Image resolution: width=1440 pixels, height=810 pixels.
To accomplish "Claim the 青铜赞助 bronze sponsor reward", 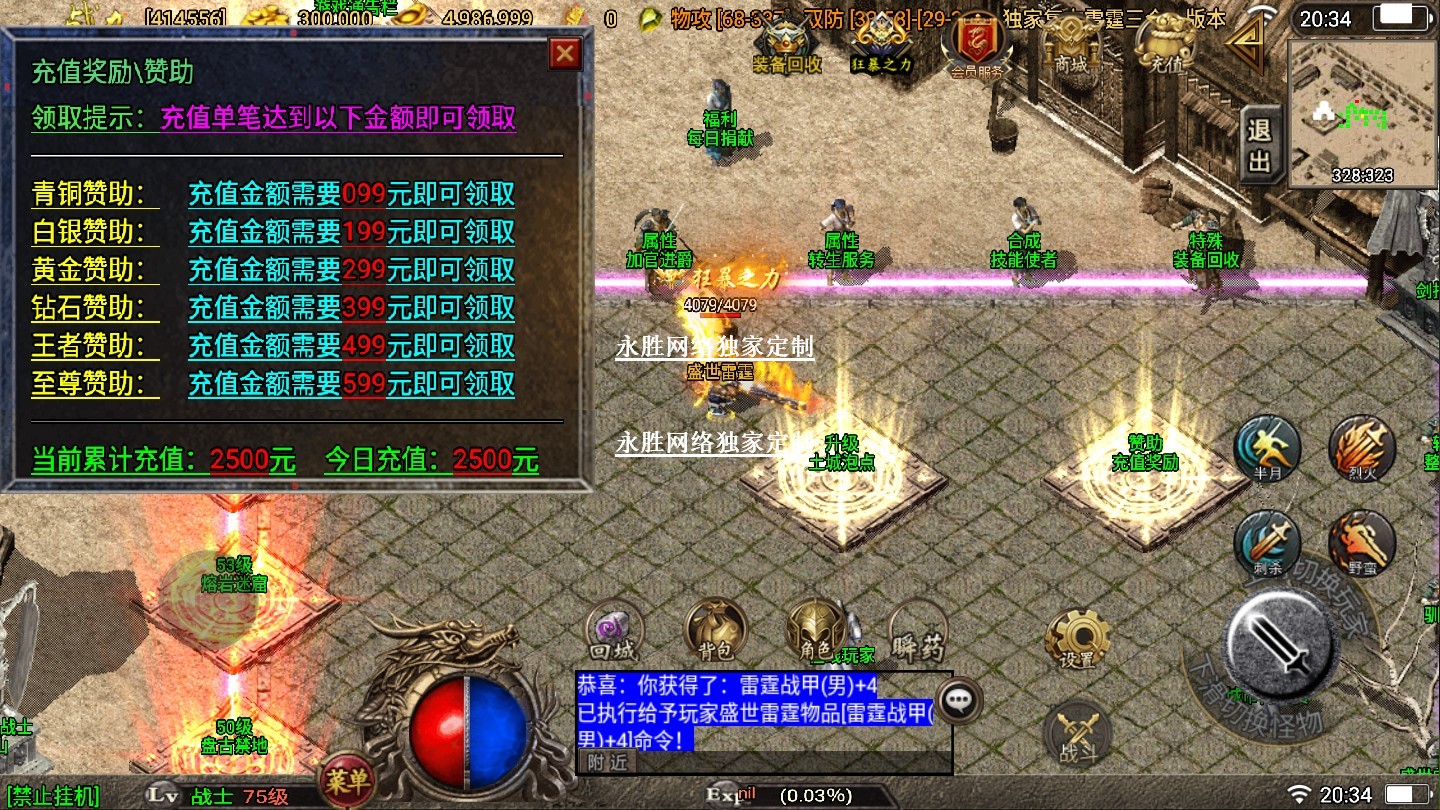I will pos(351,194).
